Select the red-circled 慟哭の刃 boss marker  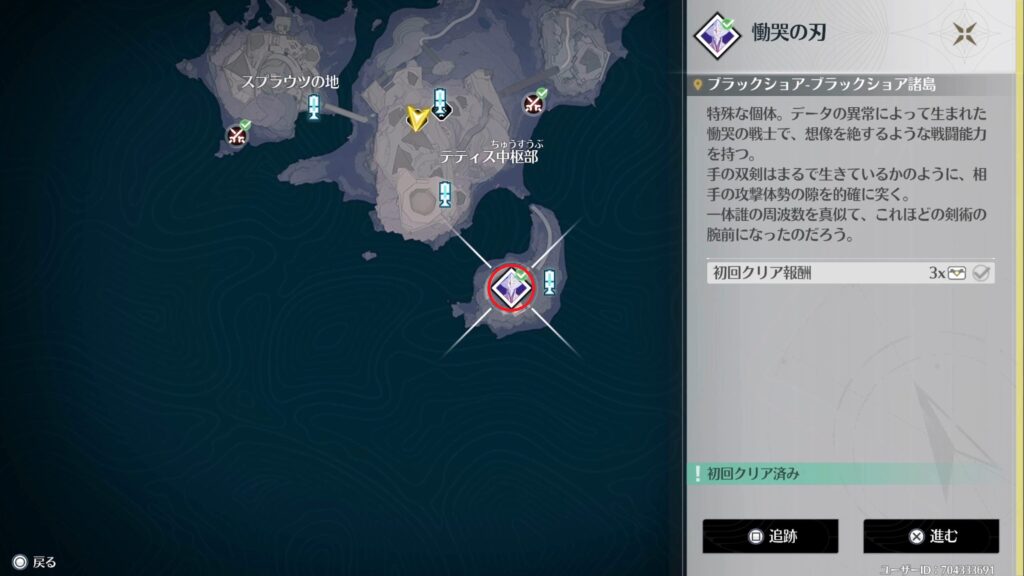pos(512,288)
